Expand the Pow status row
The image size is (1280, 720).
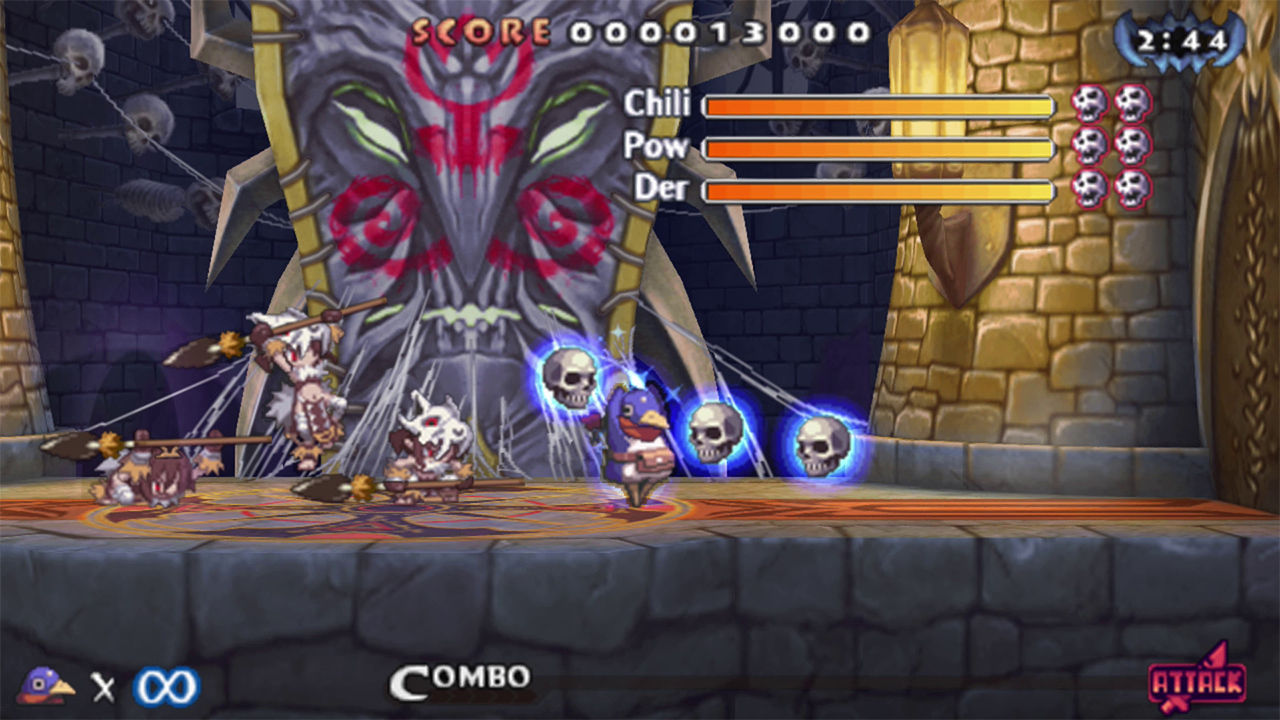(x=880, y=147)
